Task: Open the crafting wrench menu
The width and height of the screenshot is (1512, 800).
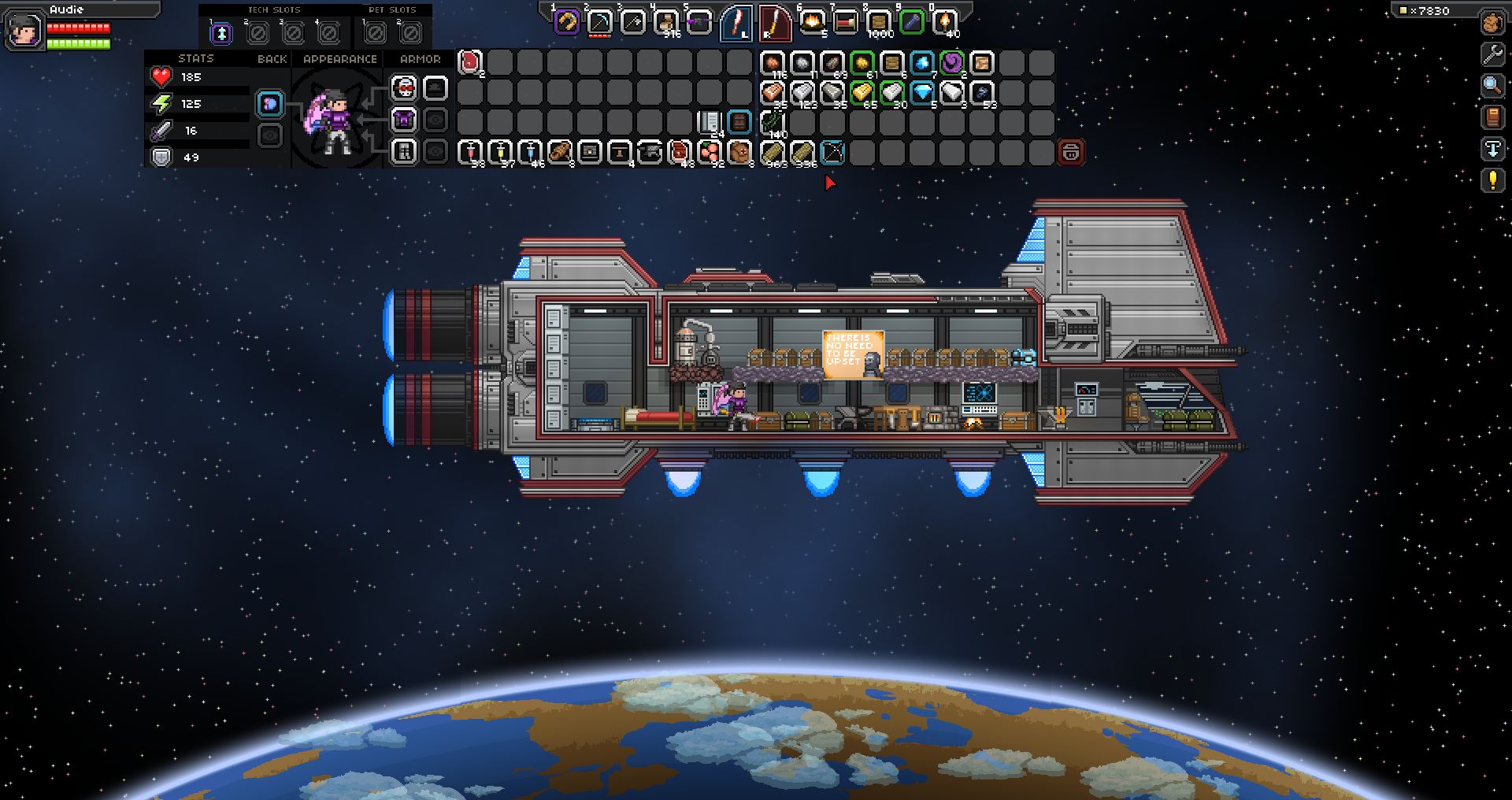Action: click(1492, 54)
